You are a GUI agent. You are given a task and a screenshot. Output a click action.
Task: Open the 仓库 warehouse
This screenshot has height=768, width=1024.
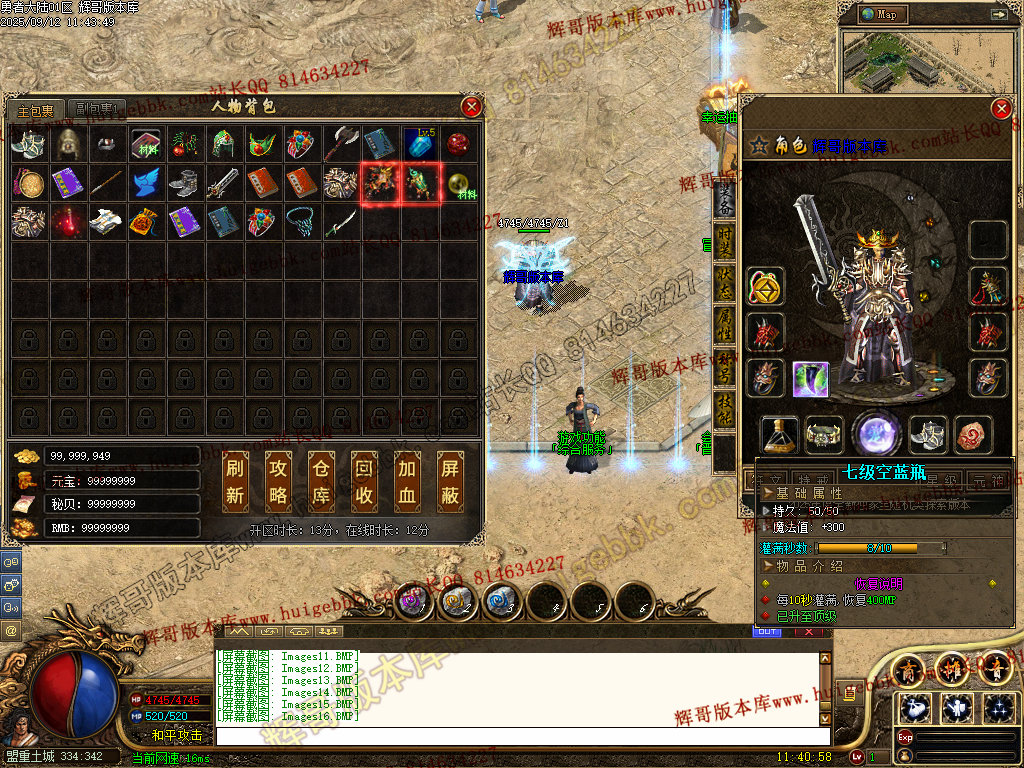click(x=322, y=481)
